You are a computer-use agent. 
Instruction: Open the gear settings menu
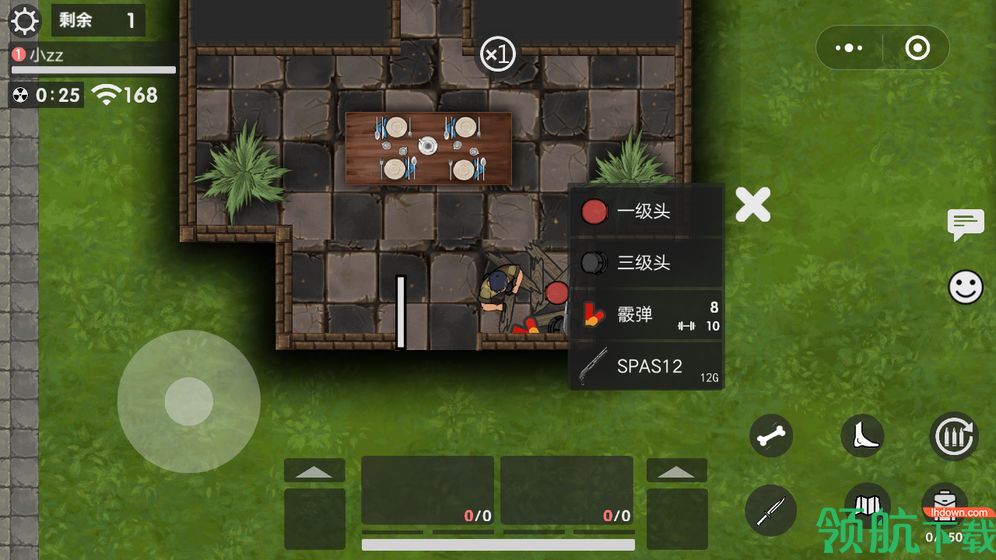tap(24, 20)
